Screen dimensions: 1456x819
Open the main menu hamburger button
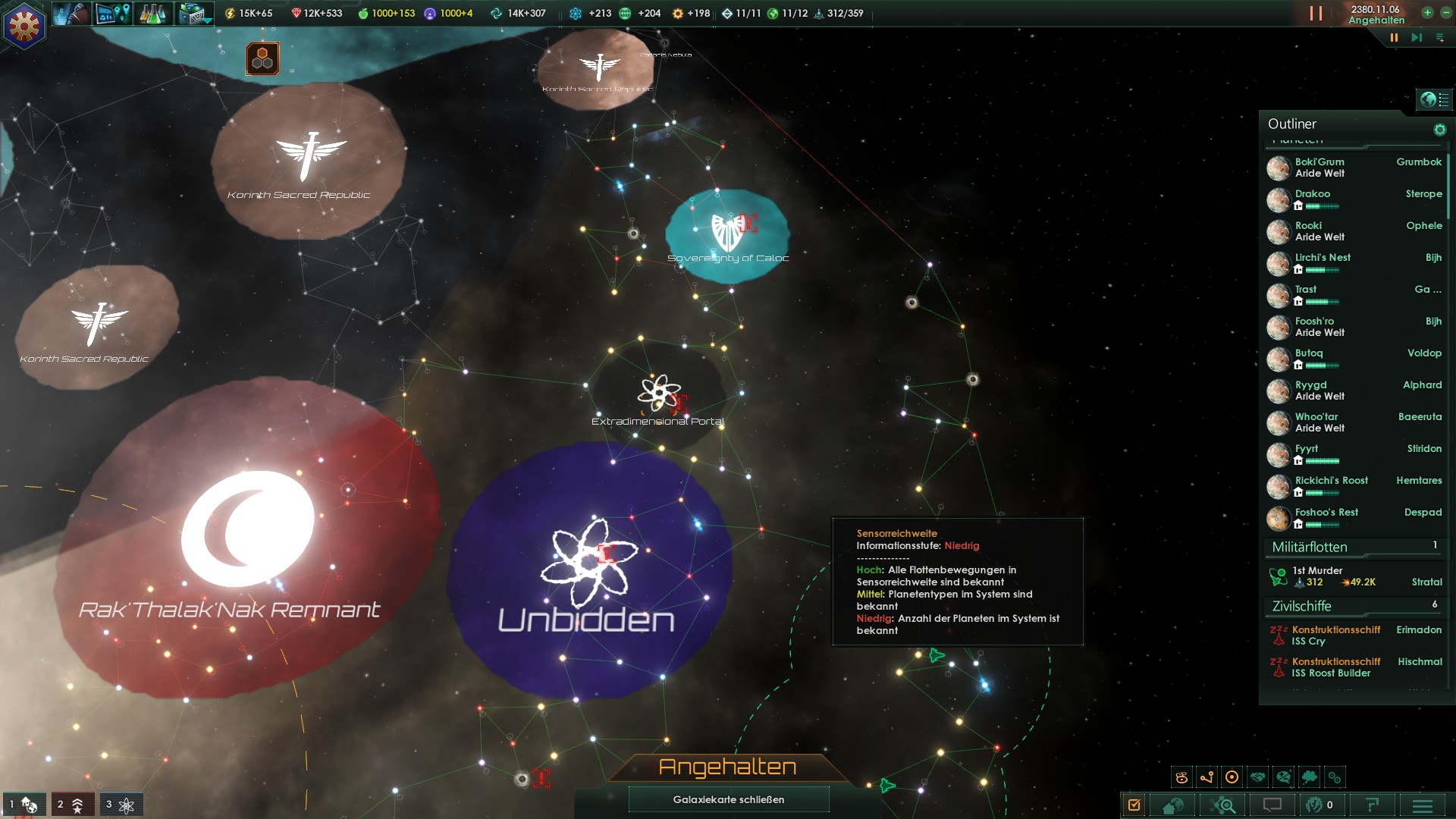[x=1423, y=805]
